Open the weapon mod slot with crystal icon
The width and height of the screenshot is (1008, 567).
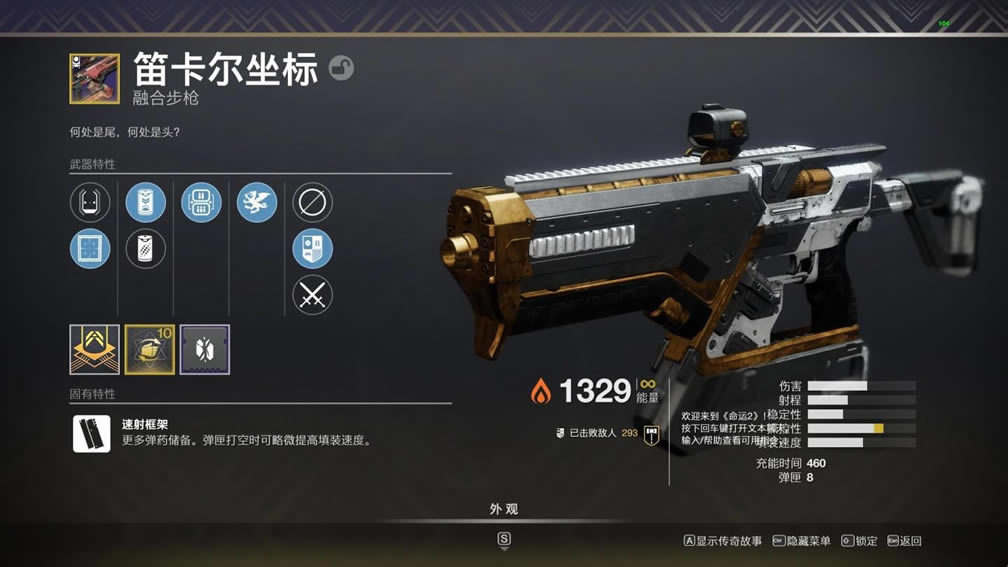204,349
